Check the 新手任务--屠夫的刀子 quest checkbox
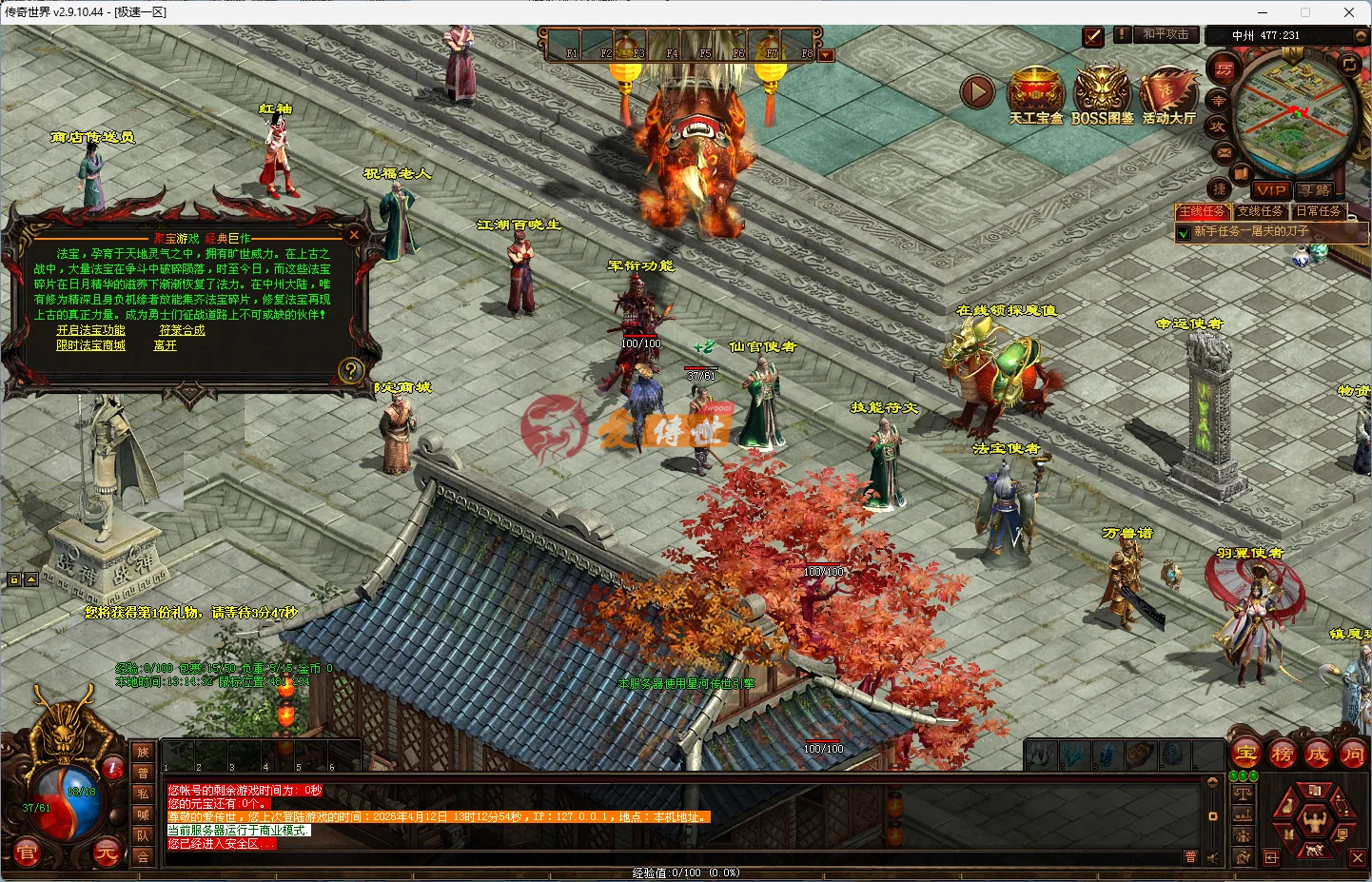This screenshot has width=1372, height=882. (1183, 231)
